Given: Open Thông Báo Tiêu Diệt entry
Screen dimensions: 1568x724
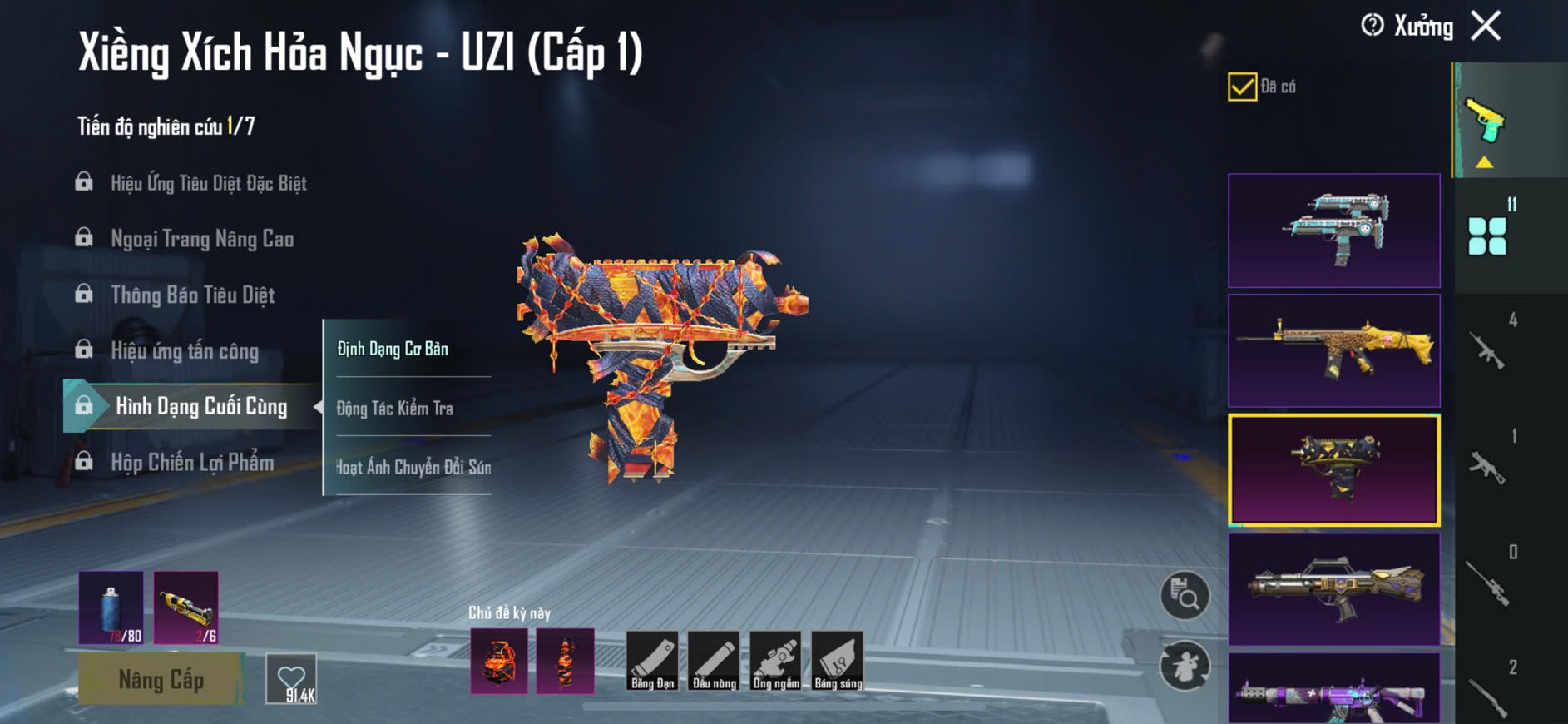Looking at the screenshot, I should tap(192, 295).
